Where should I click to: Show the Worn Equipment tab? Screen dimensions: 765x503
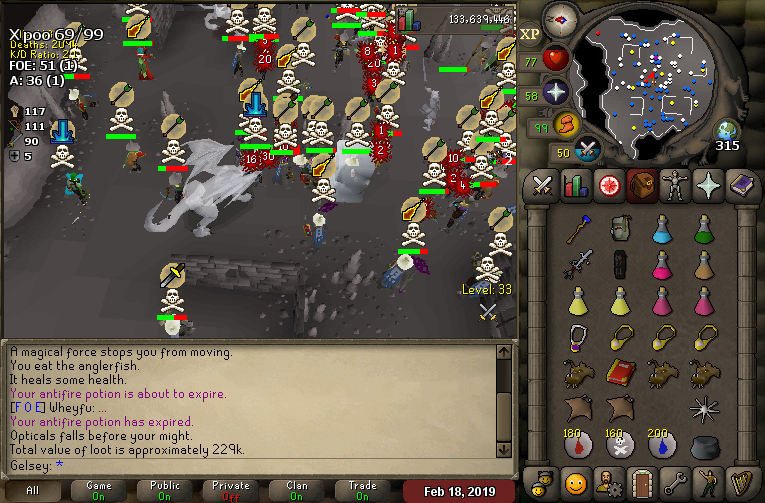(x=677, y=186)
